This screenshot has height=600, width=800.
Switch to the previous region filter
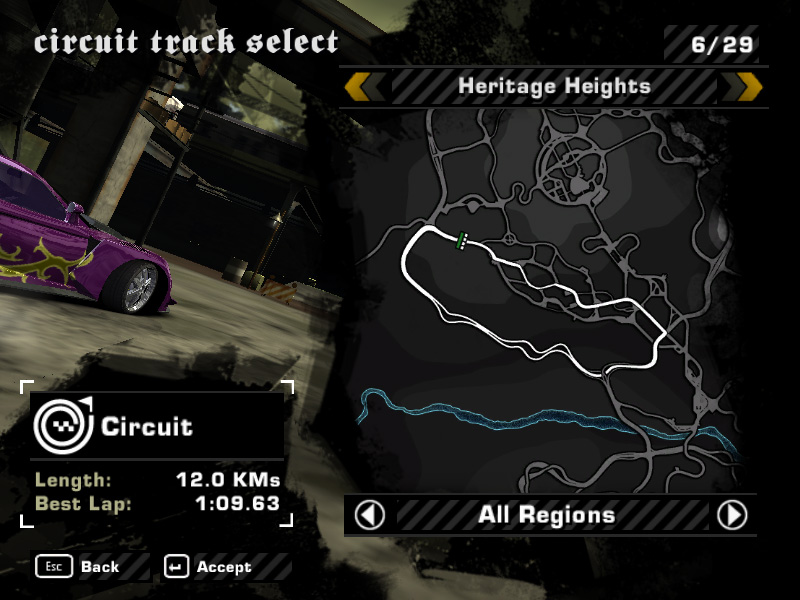370,515
